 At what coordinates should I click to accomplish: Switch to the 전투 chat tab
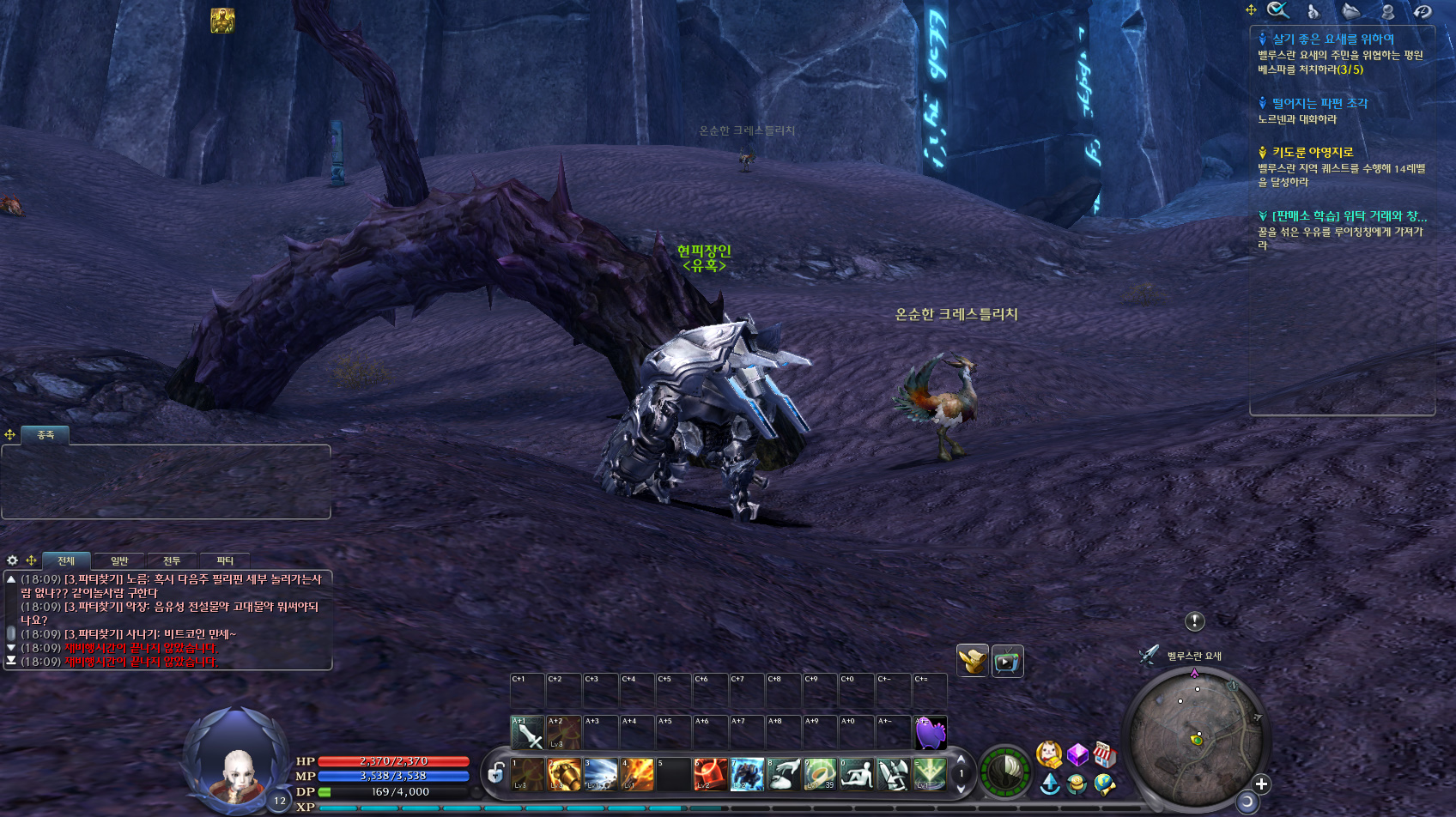[172, 561]
